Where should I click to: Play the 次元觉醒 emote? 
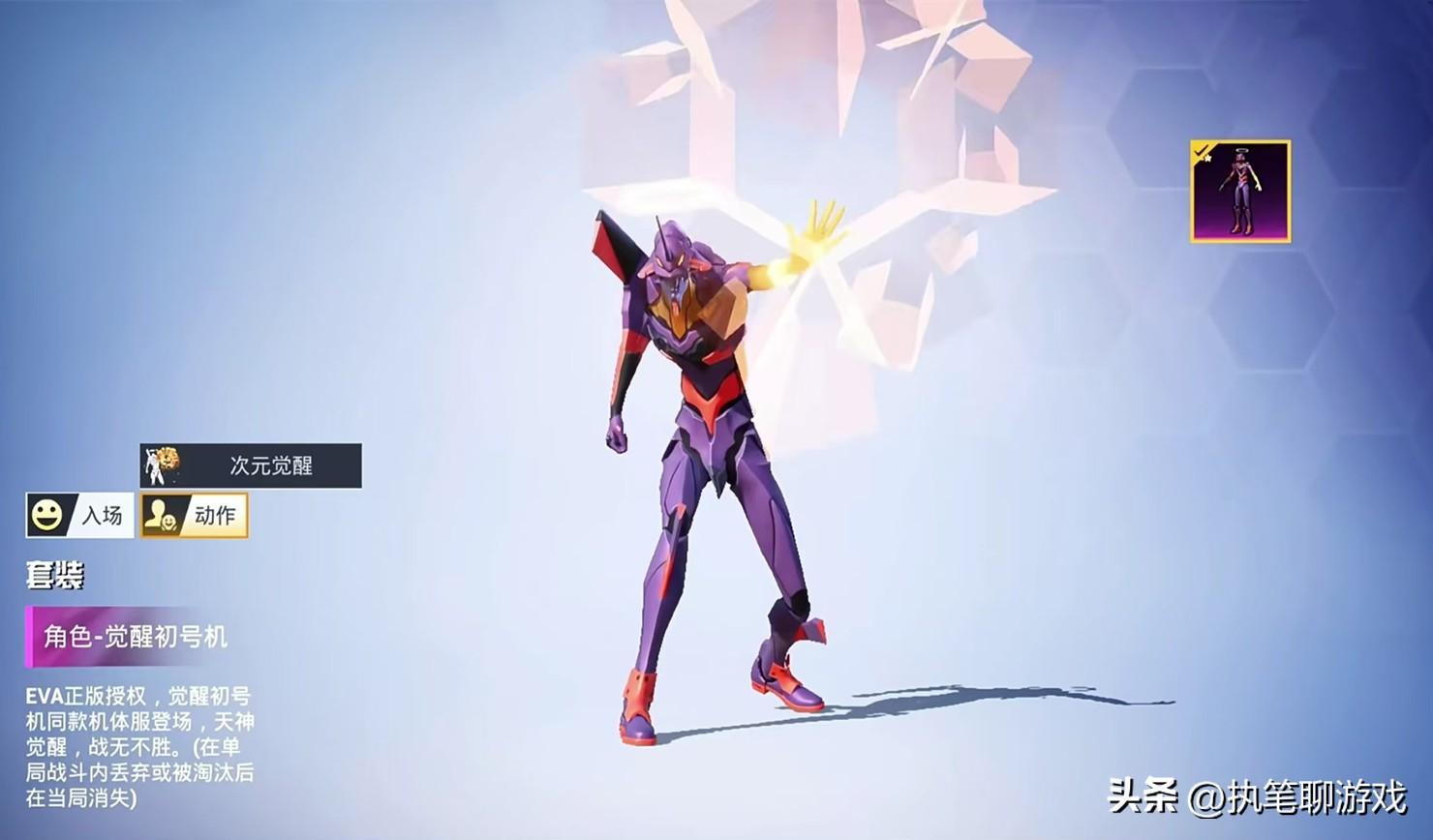coord(251,465)
